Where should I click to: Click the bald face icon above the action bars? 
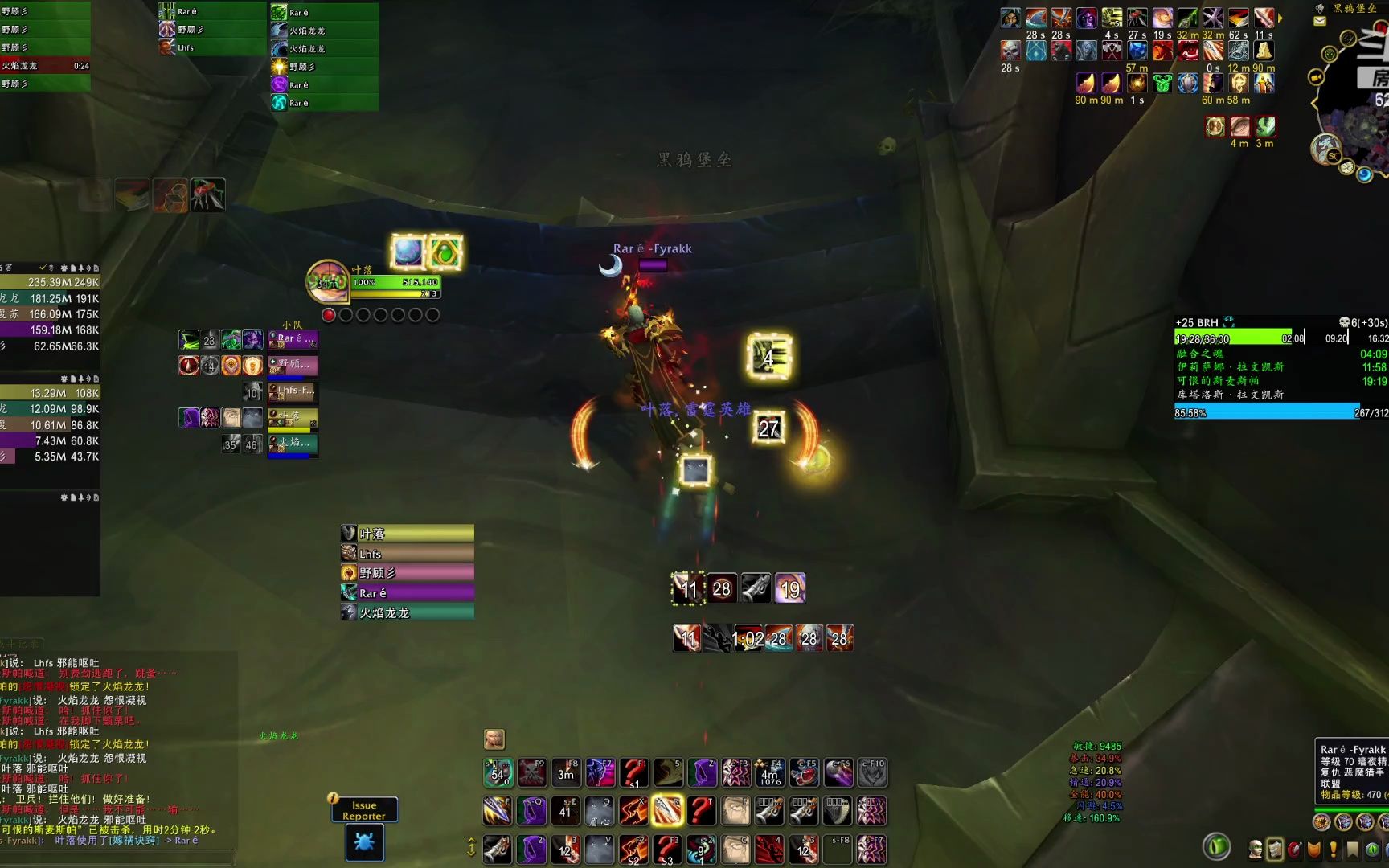(x=494, y=739)
